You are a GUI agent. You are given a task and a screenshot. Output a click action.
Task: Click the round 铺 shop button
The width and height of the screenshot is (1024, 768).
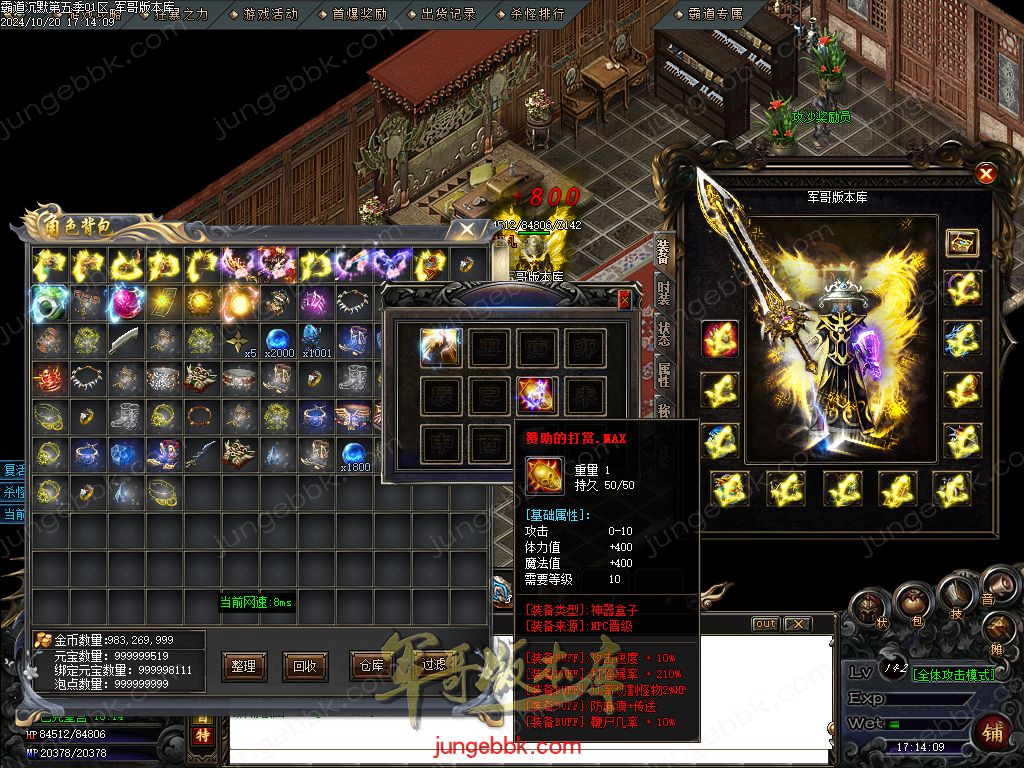click(x=993, y=731)
